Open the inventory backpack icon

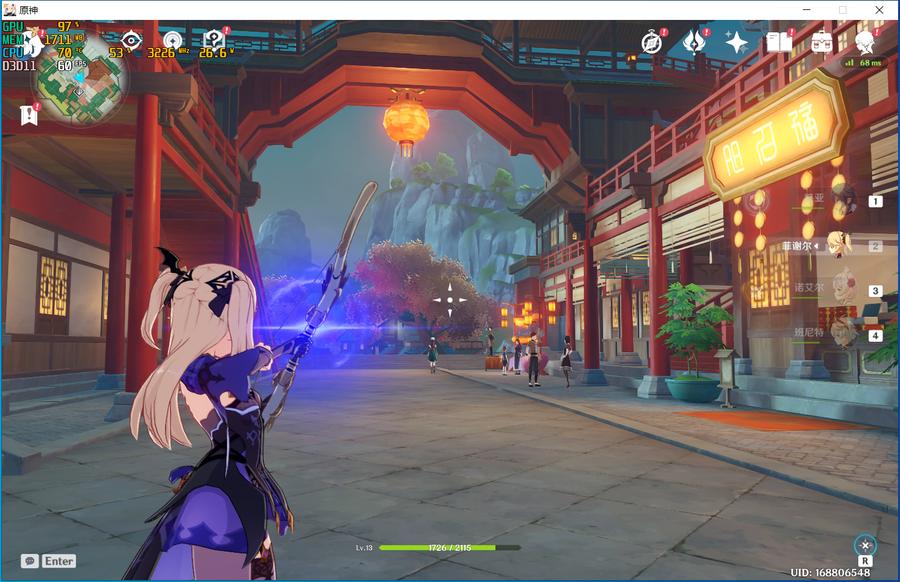[x=822, y=42]
